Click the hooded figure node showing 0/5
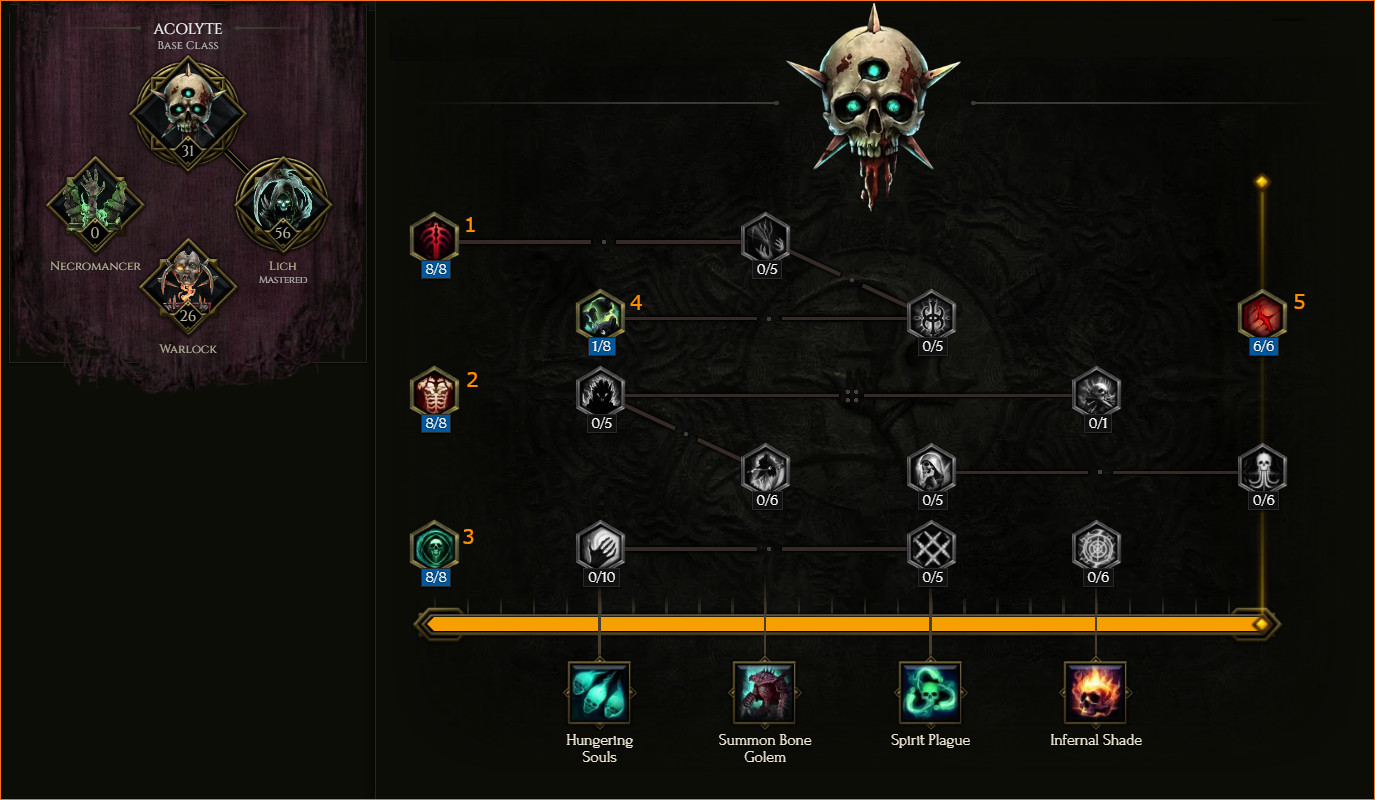This screenshot has height=800, width=1375. pos(931,469)
